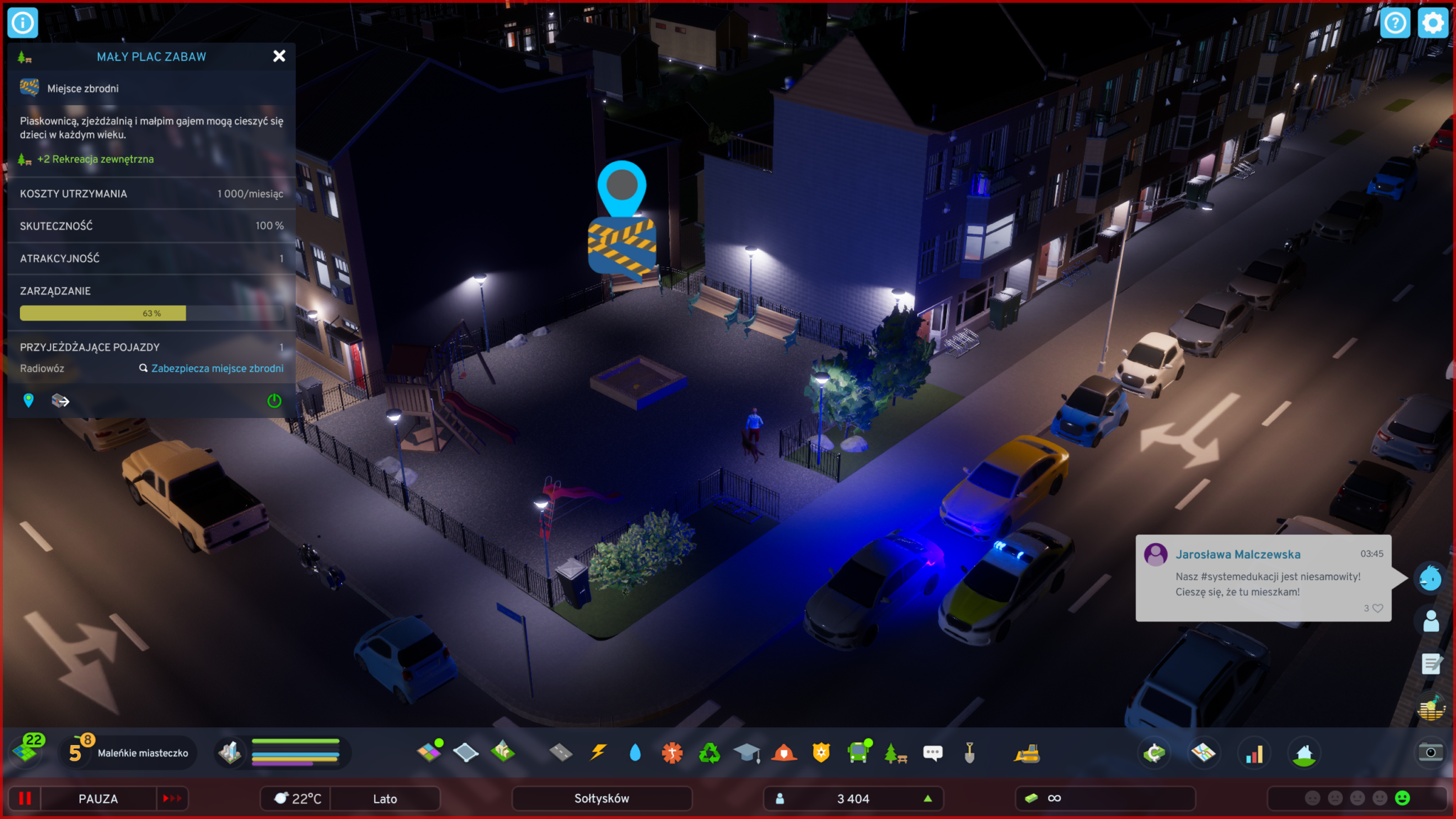This screenshot has height=819, width=1456.
Task: Choose the recycling garbage management menu
Action: click(x=710, y=752)
